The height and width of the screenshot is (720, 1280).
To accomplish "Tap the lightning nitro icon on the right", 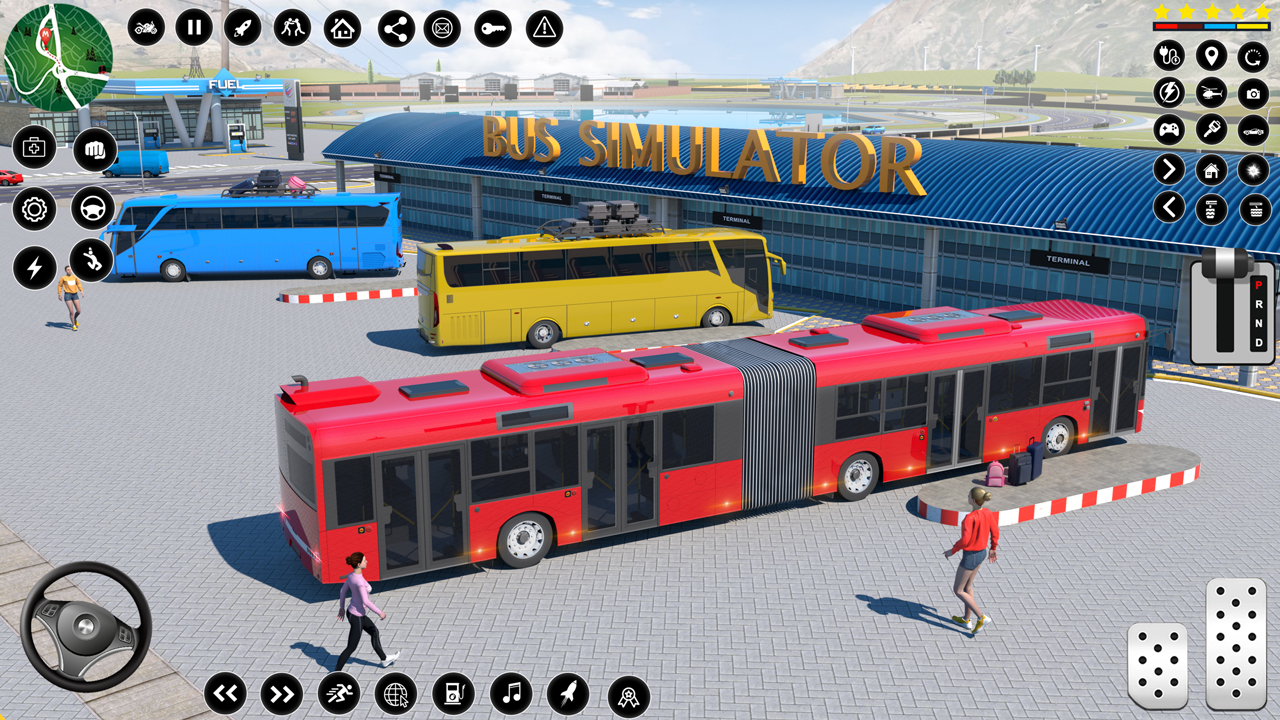I will 1168,93.
